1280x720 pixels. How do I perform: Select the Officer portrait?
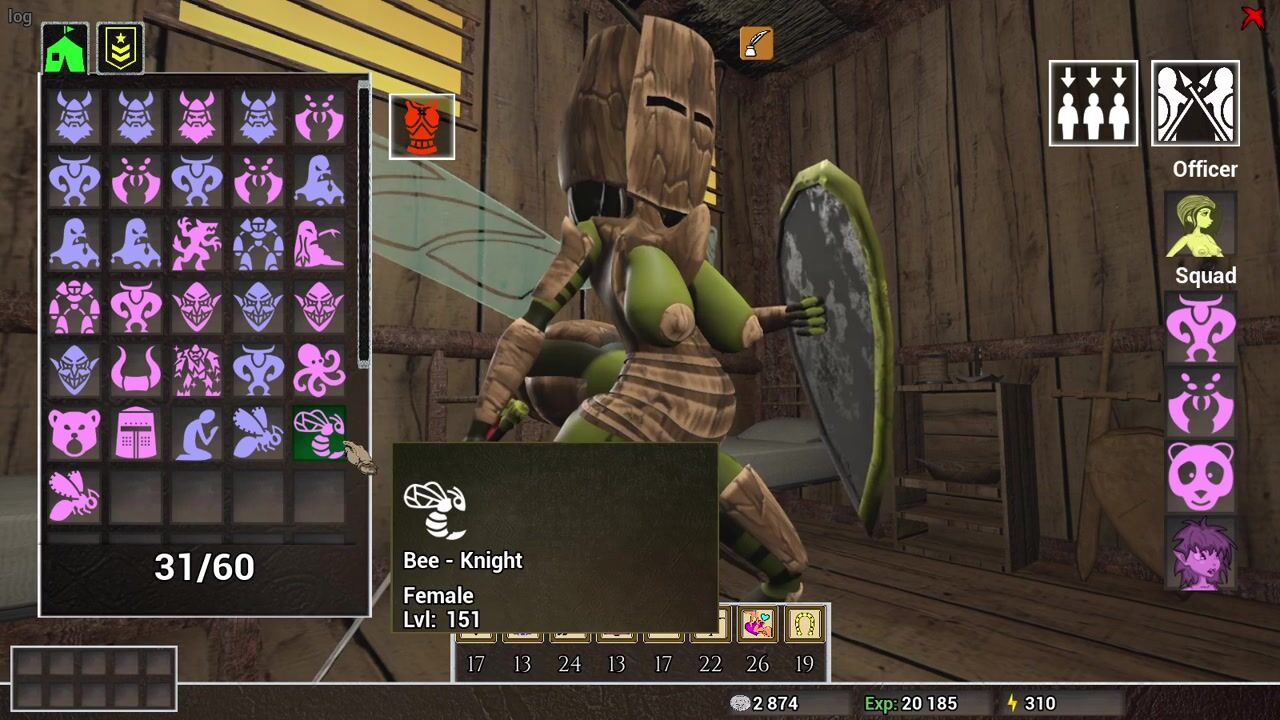(1201, 224)
